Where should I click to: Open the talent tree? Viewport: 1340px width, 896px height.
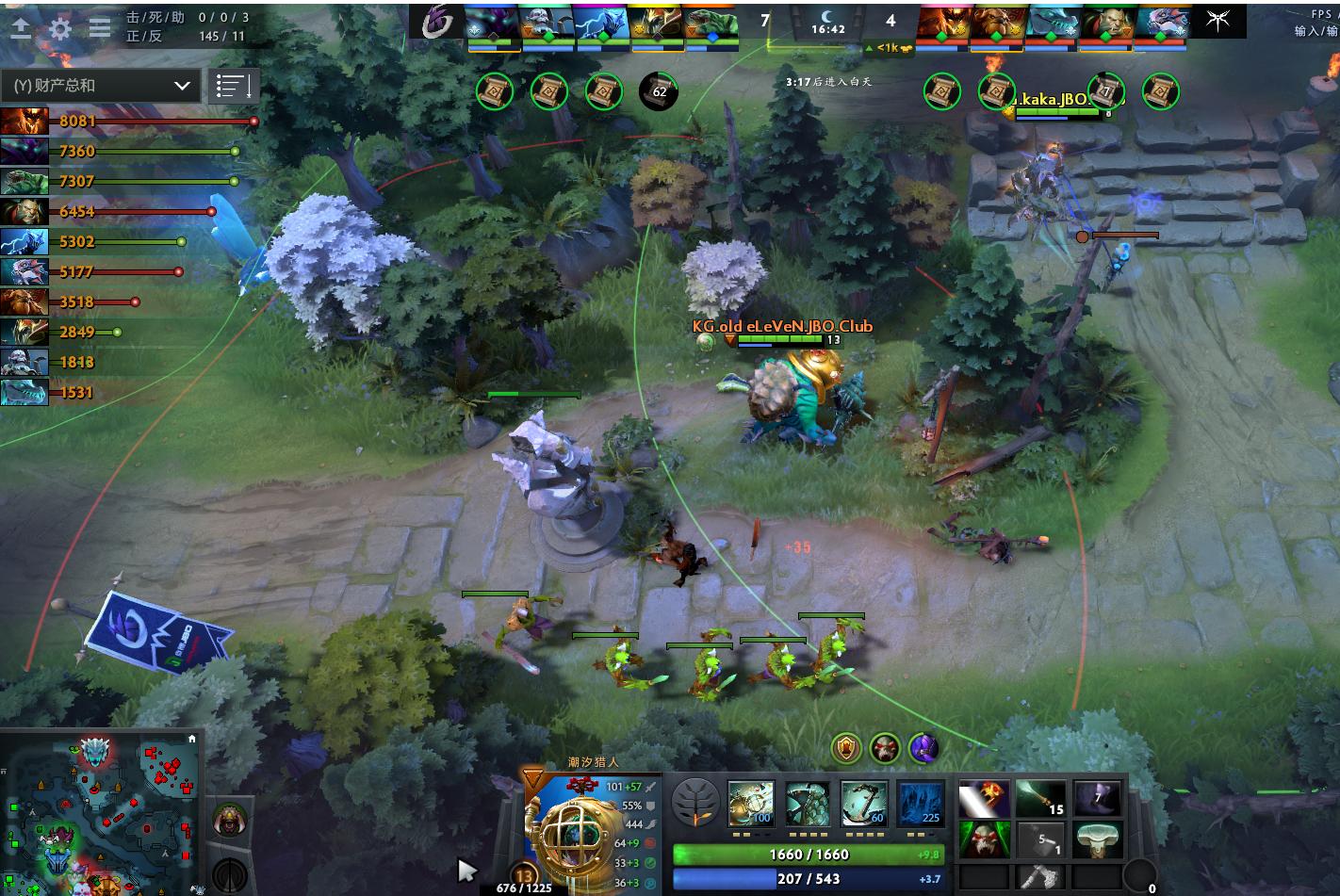696,804
